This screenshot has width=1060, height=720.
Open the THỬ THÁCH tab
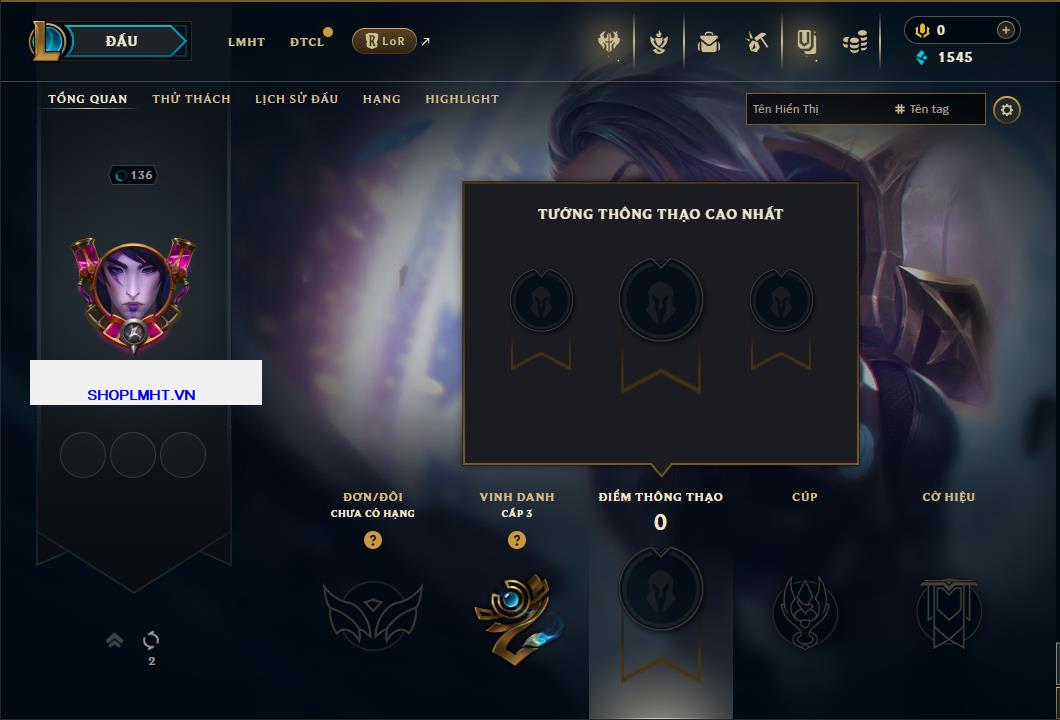click(191, 99)
